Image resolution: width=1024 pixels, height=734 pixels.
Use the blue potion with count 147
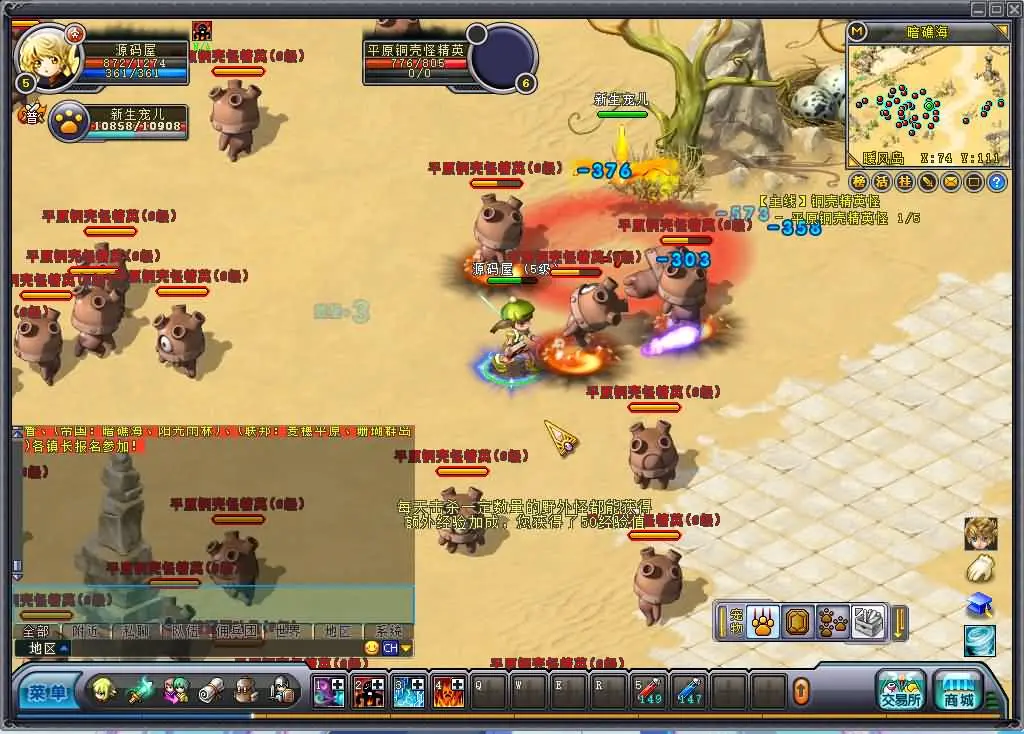point(689,691)
